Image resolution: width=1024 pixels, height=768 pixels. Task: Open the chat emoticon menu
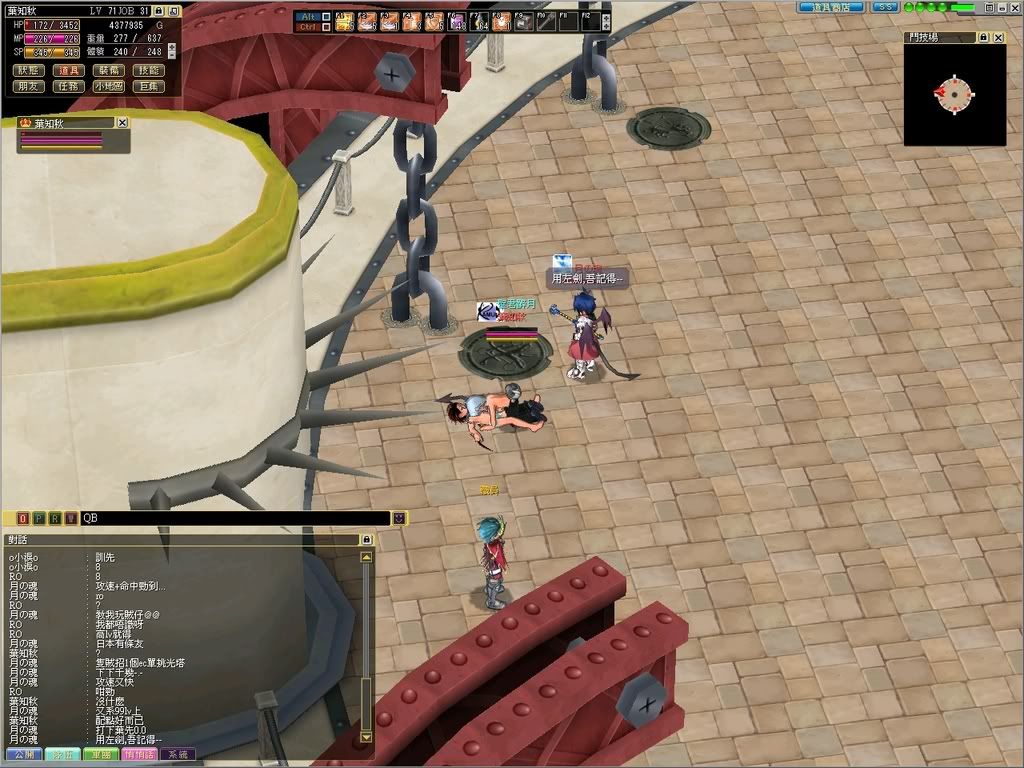[399, 518]
